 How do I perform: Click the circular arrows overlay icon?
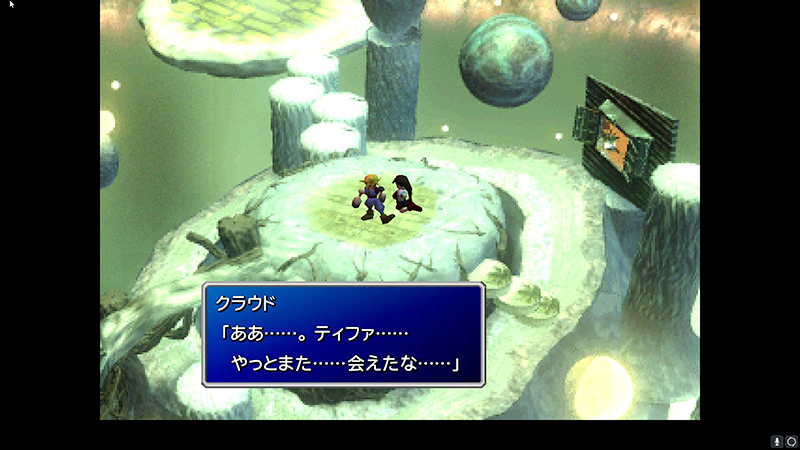pyautogui.click(x=790, y=441)
